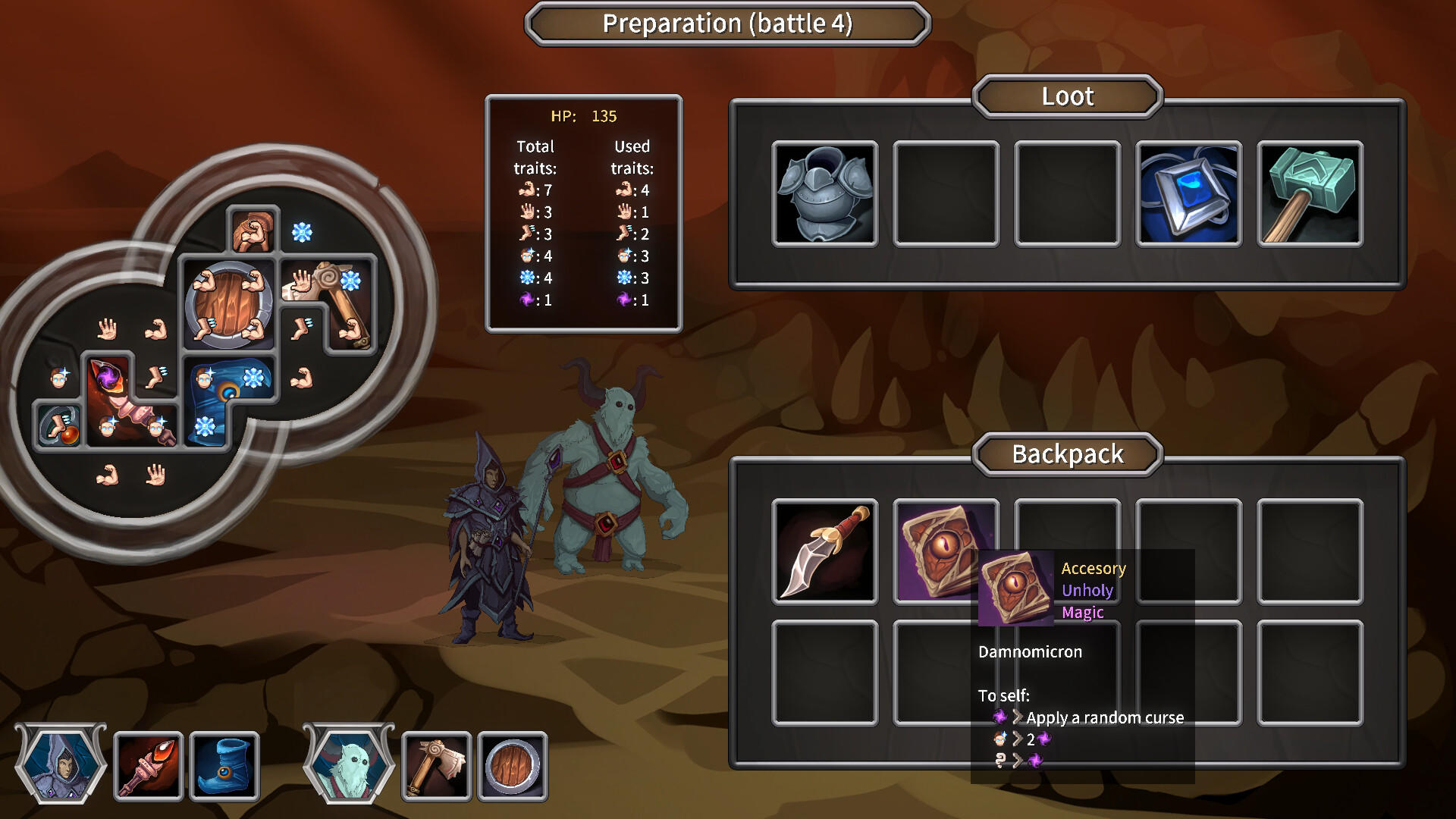
Task: Select the dagger in the Backpack
Action: 824,554
